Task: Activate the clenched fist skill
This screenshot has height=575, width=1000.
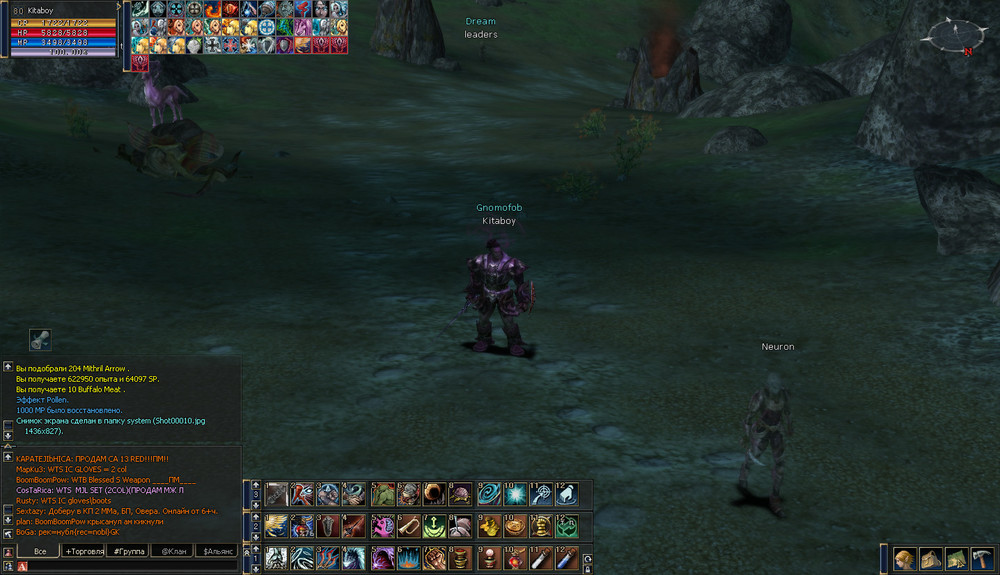Action: [x=435, y=558]
